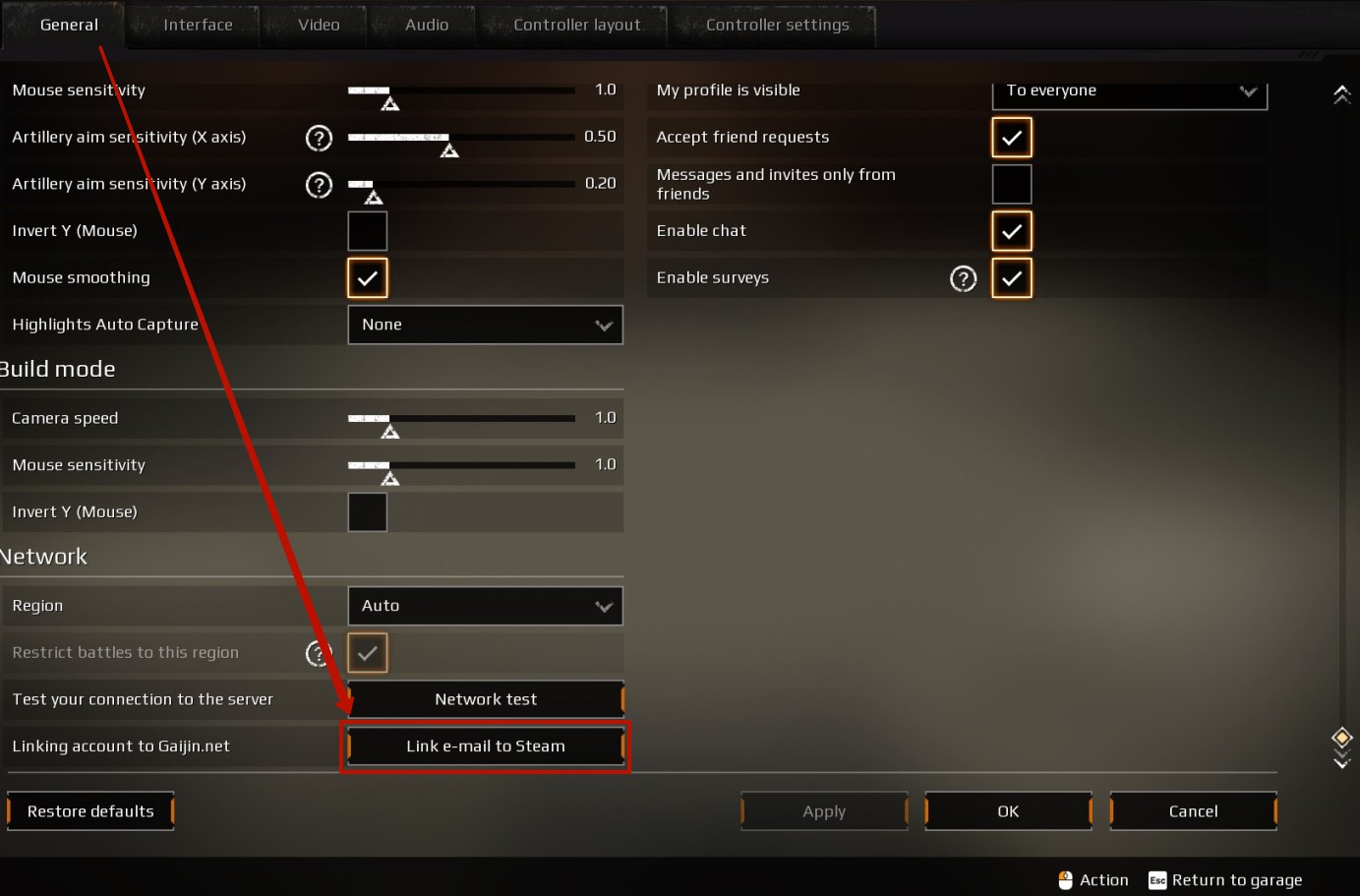
Task: Disable the Enable chat option
Action: 1012,230
